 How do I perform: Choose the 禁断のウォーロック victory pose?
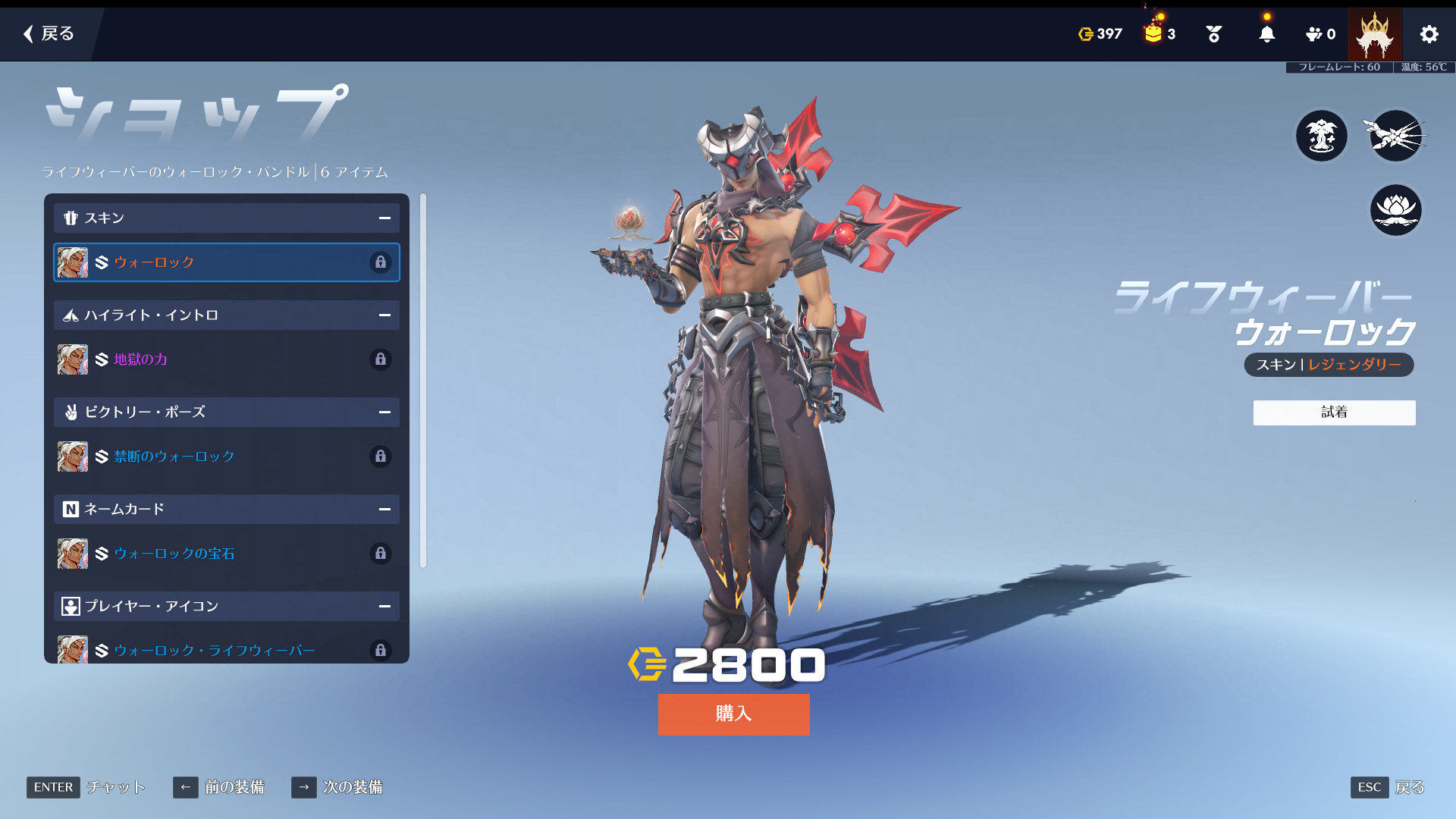[x=226, y=457]
